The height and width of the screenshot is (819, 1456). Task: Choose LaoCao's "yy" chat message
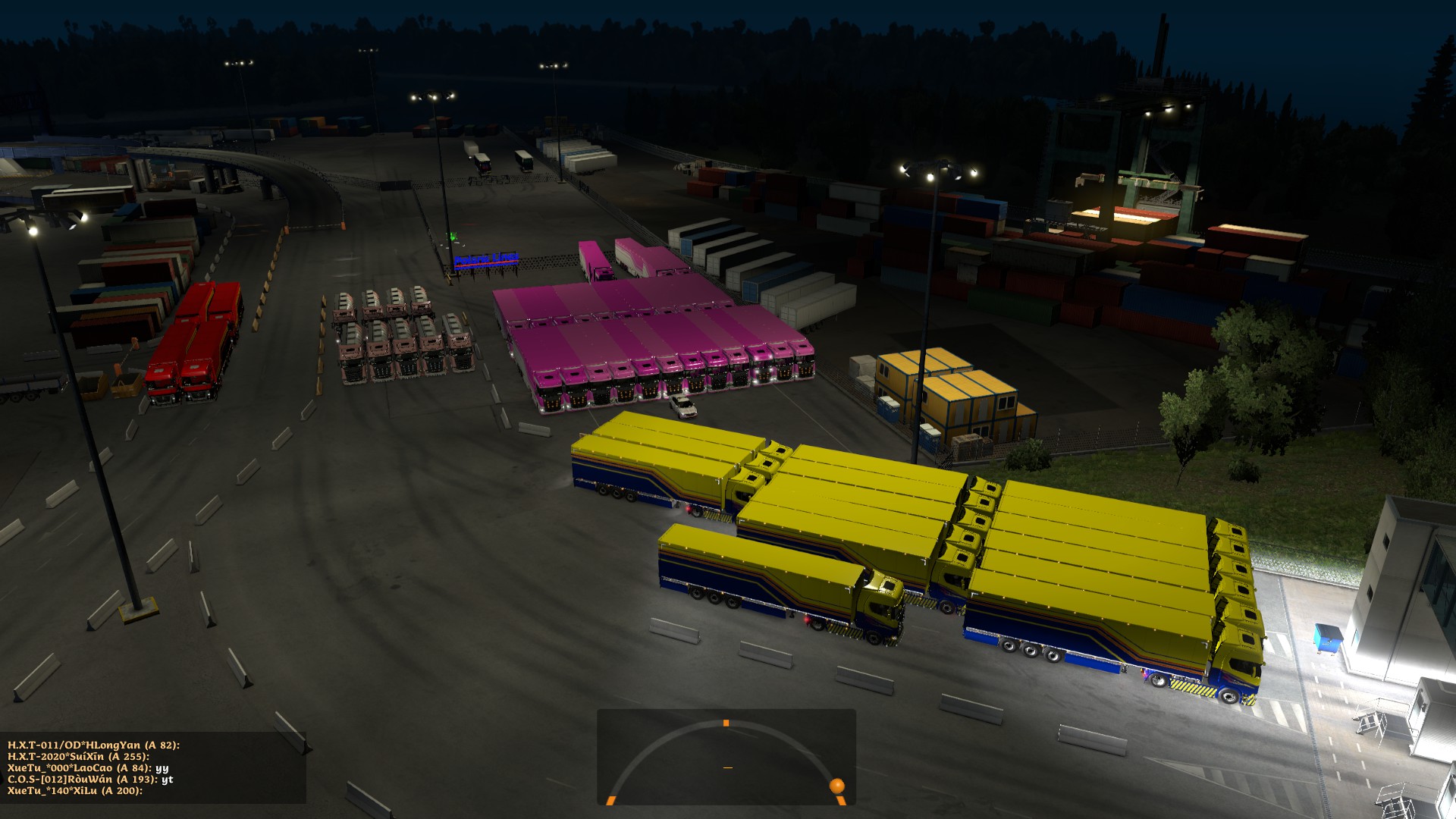pos(88,768)
